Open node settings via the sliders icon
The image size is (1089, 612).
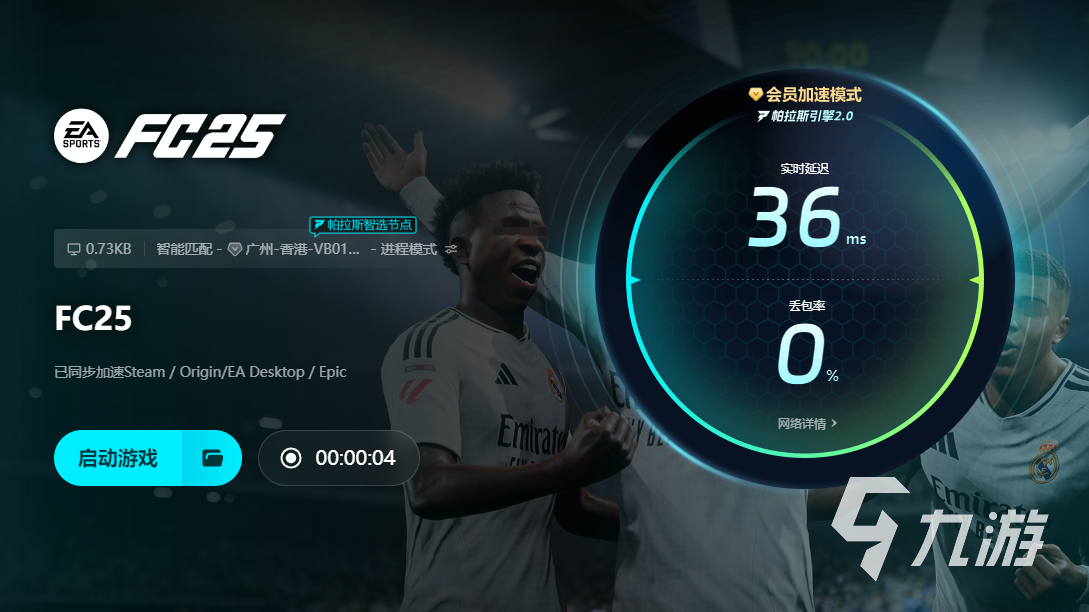coord(451,249)
